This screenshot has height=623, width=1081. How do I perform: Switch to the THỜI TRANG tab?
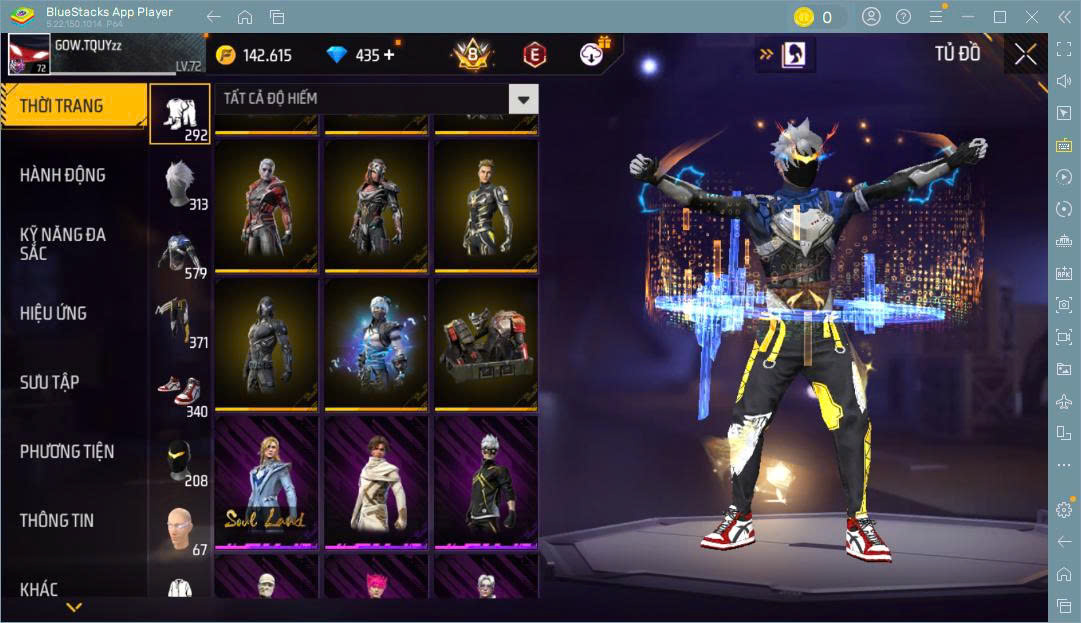tap(72, 106)
